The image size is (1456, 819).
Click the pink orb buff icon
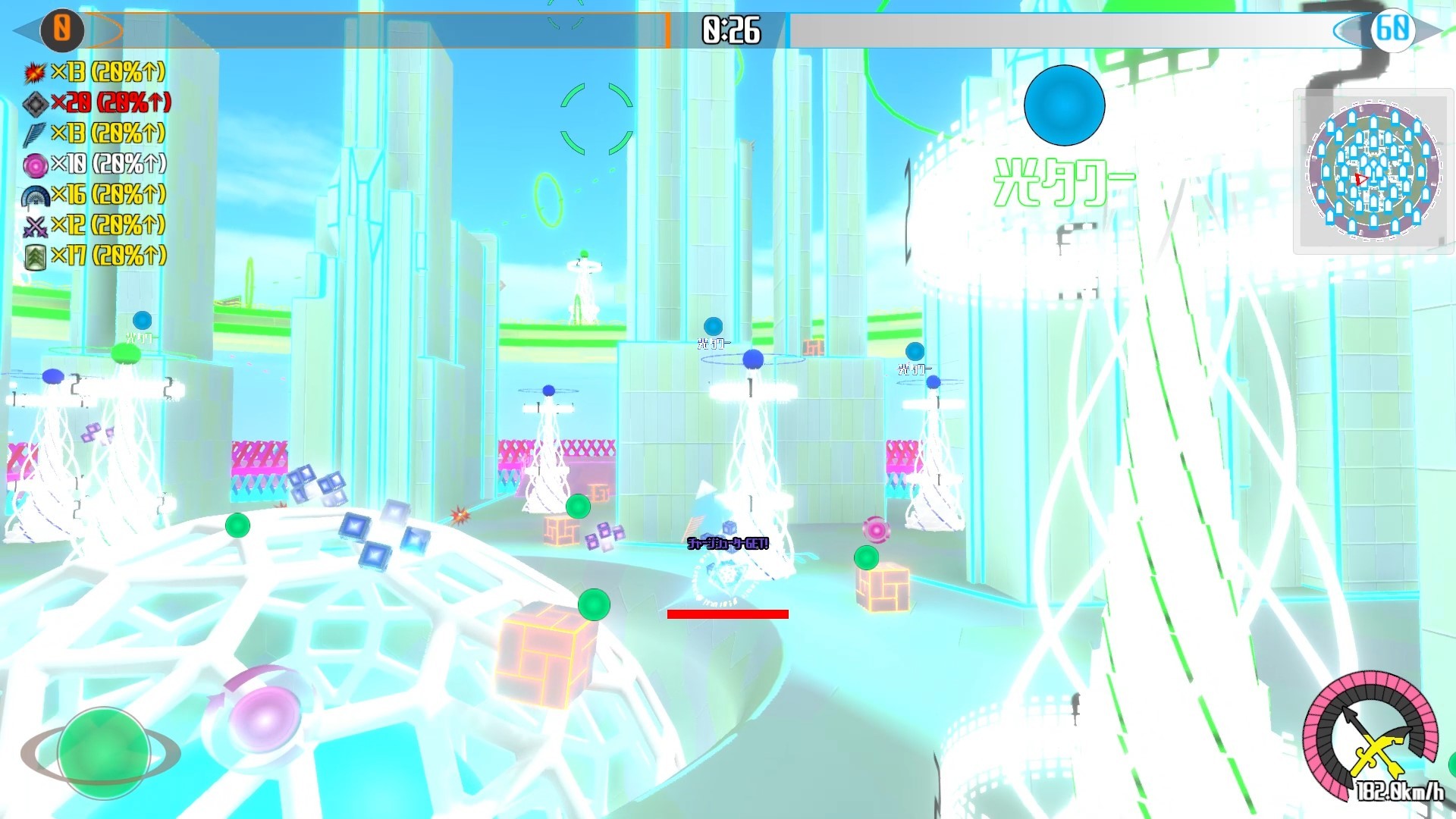(x=35, y=165)
